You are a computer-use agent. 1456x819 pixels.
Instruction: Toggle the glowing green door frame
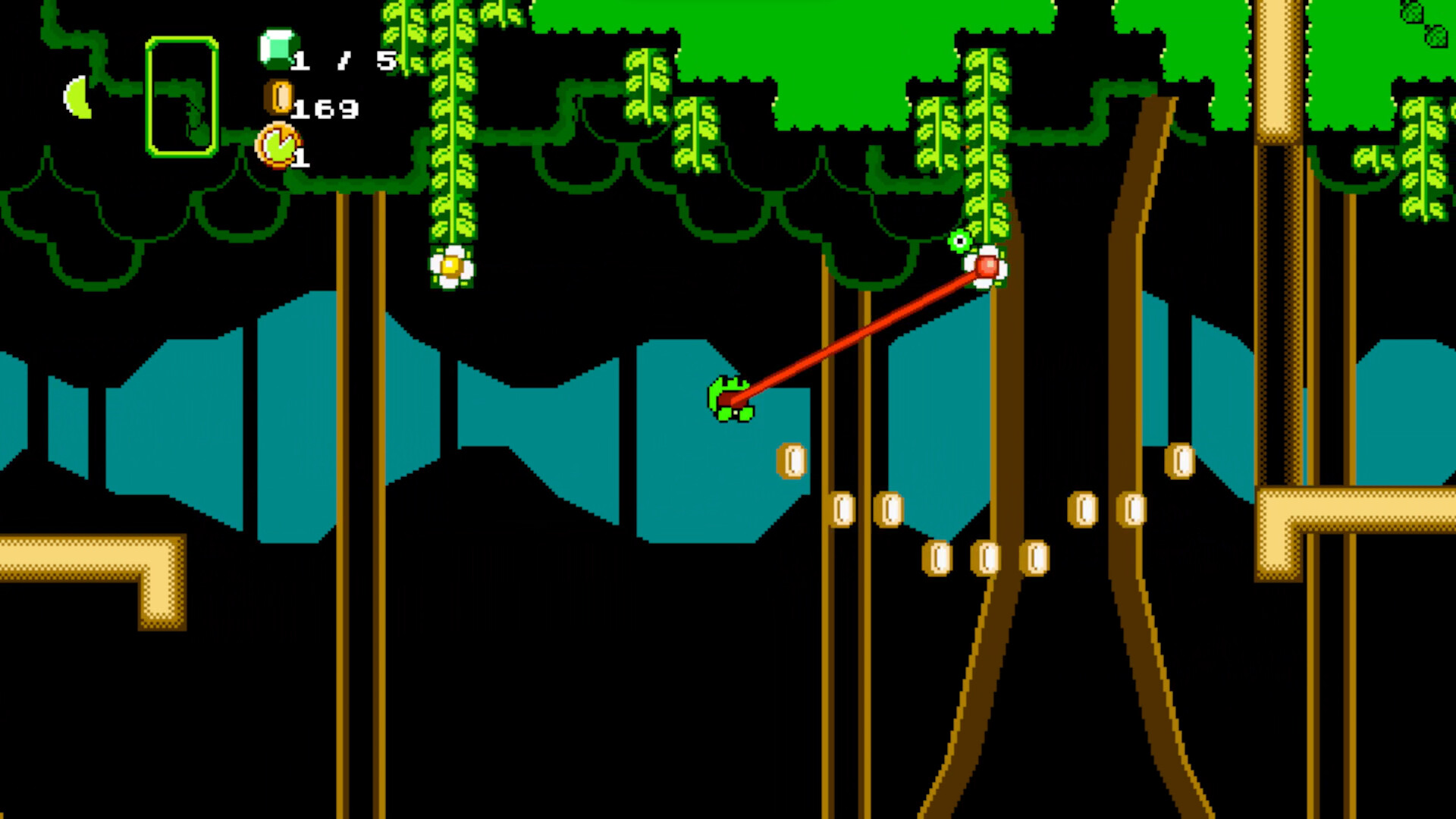click(182, 97)
